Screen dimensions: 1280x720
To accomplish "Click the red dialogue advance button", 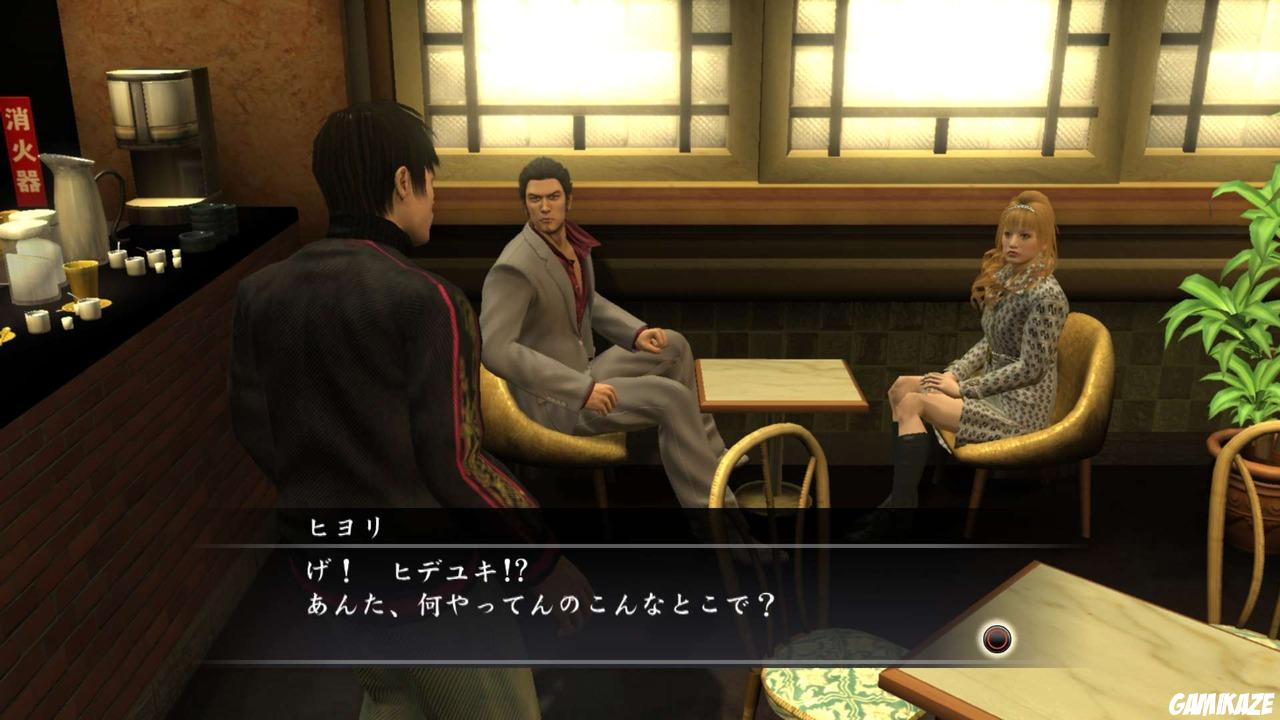I will point(996,639).
